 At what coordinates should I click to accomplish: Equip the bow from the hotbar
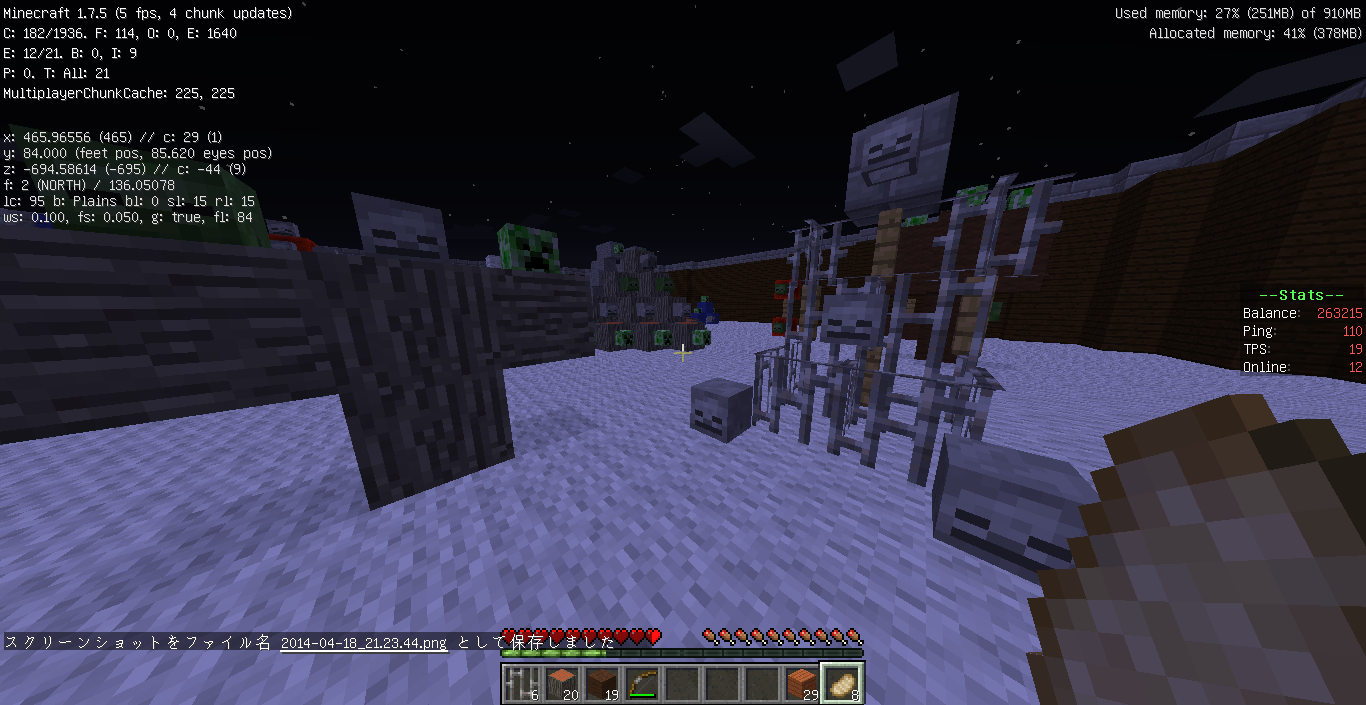pos(640,684)
